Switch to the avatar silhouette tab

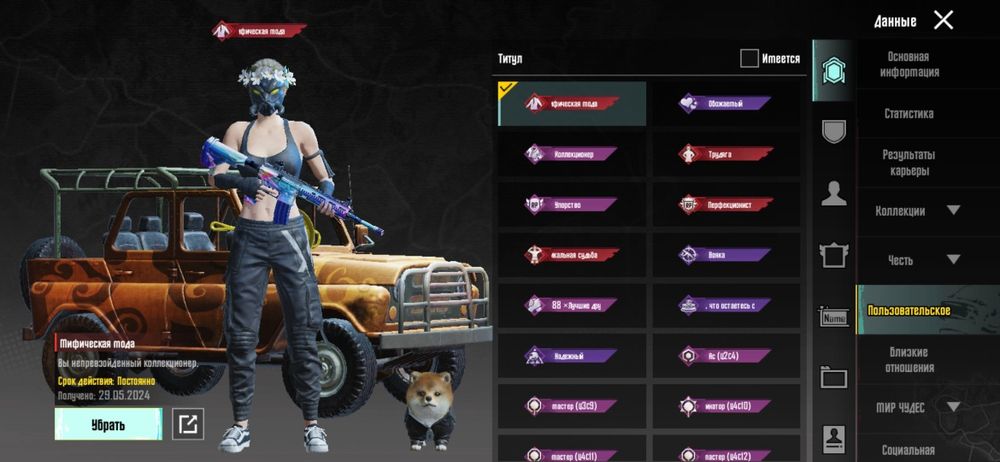(x=833, y=193)
